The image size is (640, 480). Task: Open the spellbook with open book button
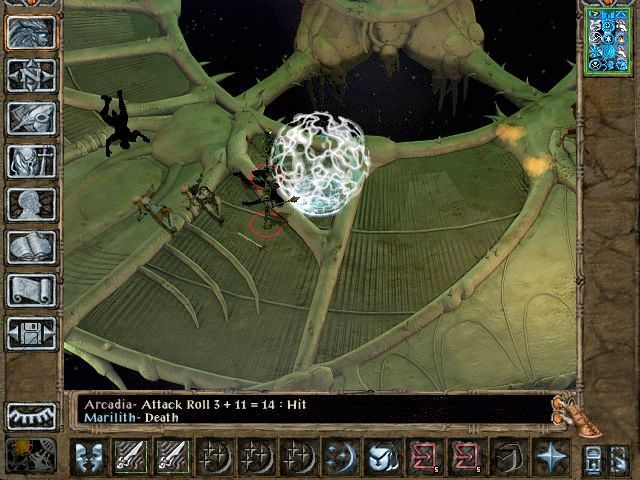[x=31, y=247]
